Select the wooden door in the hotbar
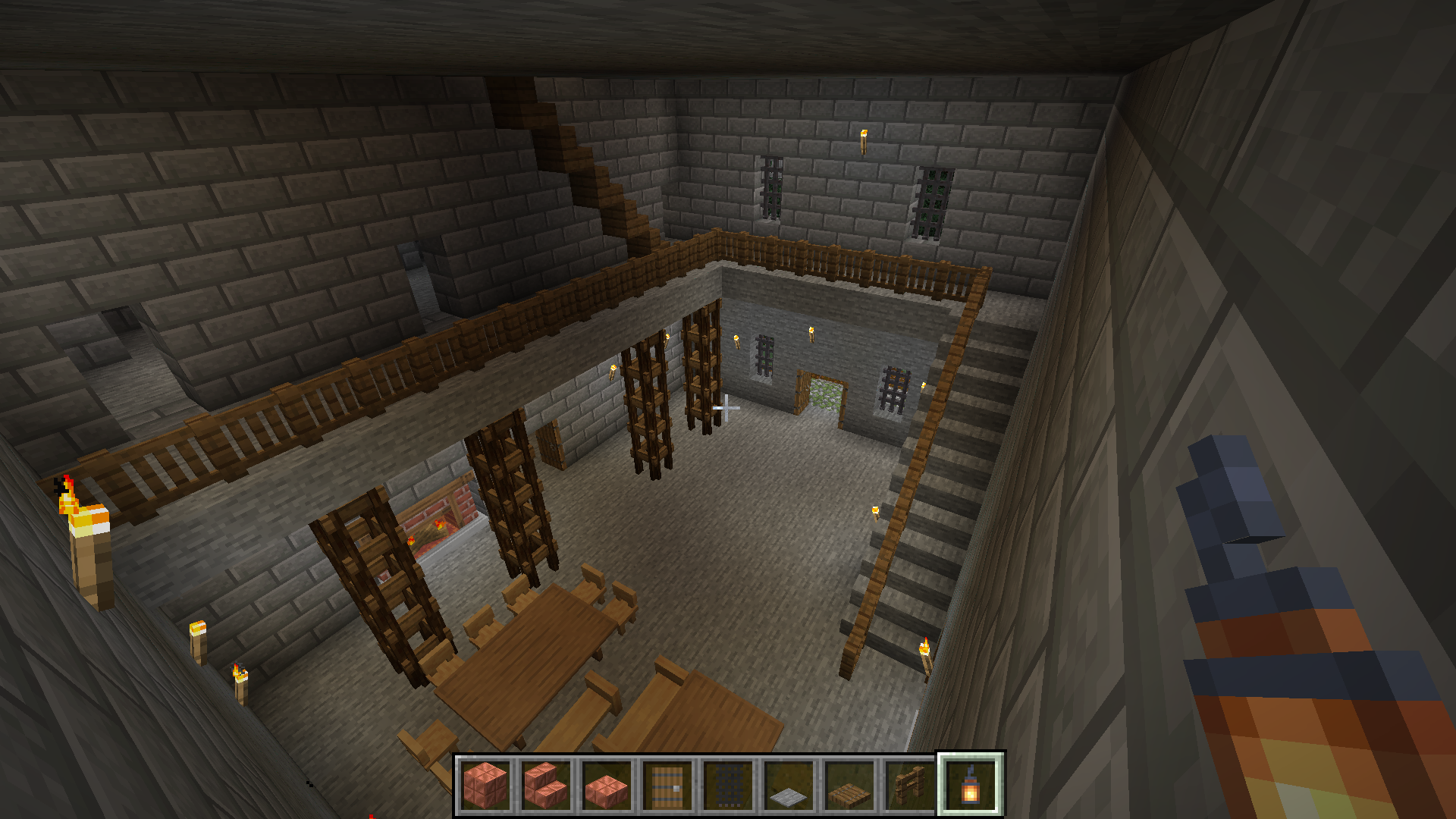The width and height of the screenshot is (1456, 819). [667, 785]
